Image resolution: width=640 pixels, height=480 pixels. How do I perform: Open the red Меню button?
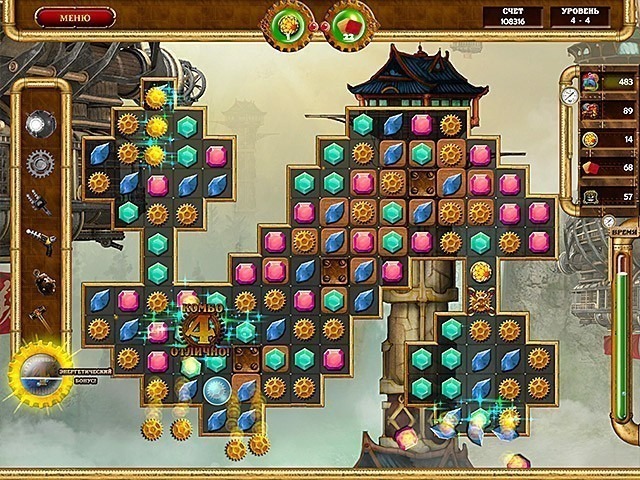(x=75, y=17)
